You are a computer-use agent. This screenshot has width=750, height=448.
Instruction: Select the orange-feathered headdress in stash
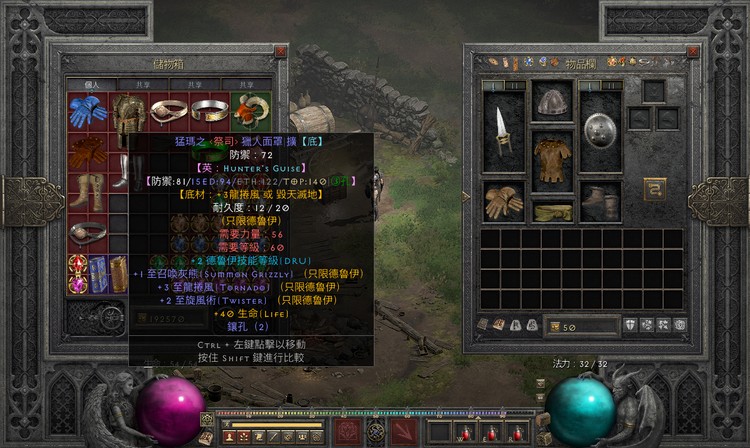(x=248, y=108)
